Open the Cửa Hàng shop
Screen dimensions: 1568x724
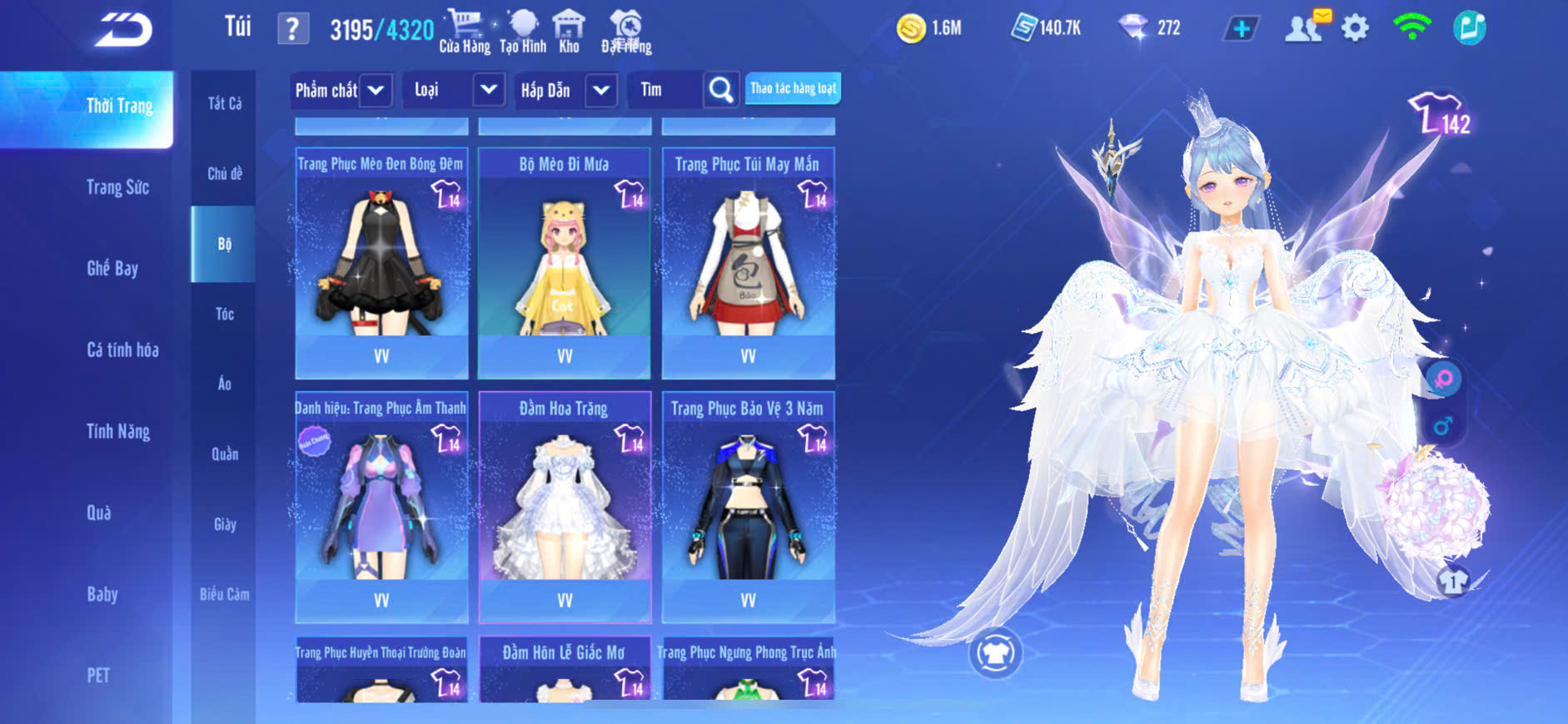pos(465,32)
